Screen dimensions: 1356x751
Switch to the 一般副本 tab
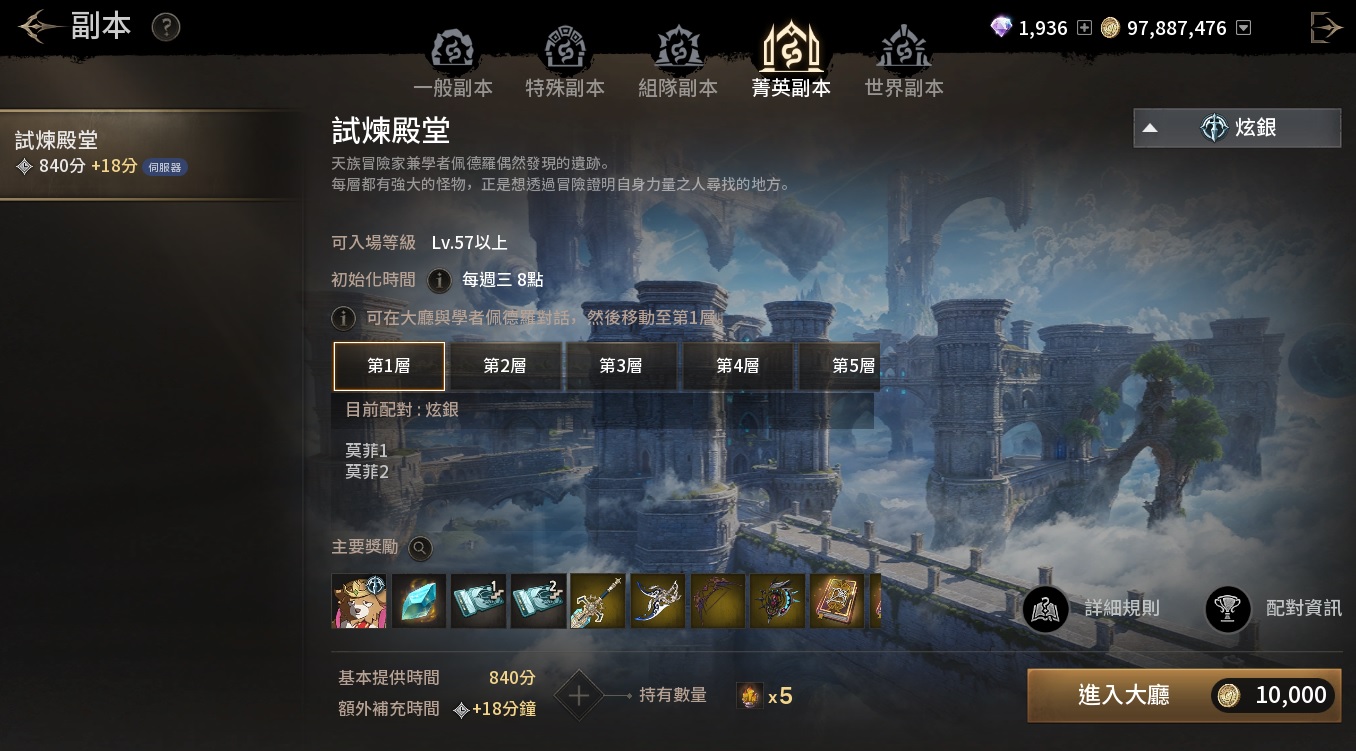pos(452,63)
